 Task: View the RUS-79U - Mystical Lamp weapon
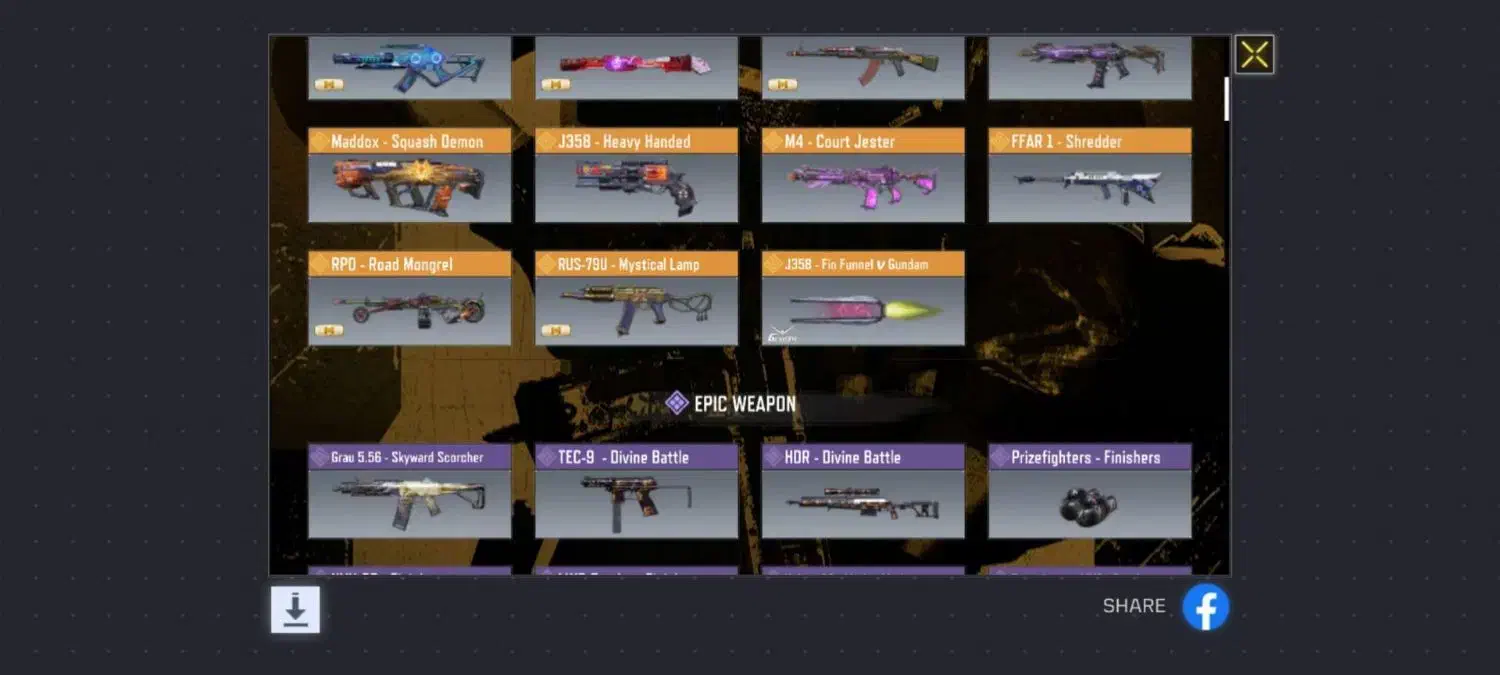(636, 299)
